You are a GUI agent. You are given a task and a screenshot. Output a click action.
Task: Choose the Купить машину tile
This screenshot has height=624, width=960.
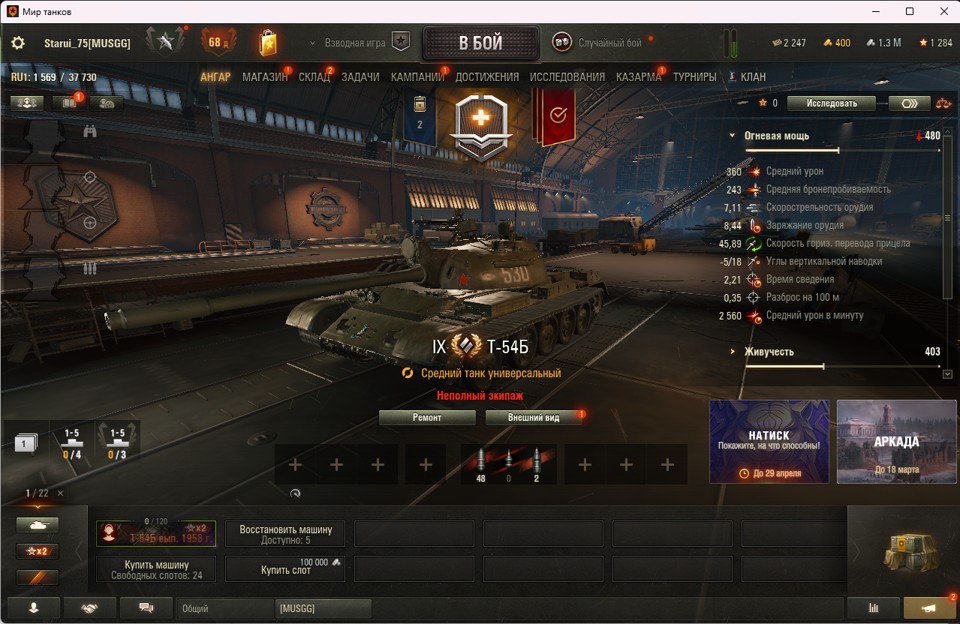[158, 569]
